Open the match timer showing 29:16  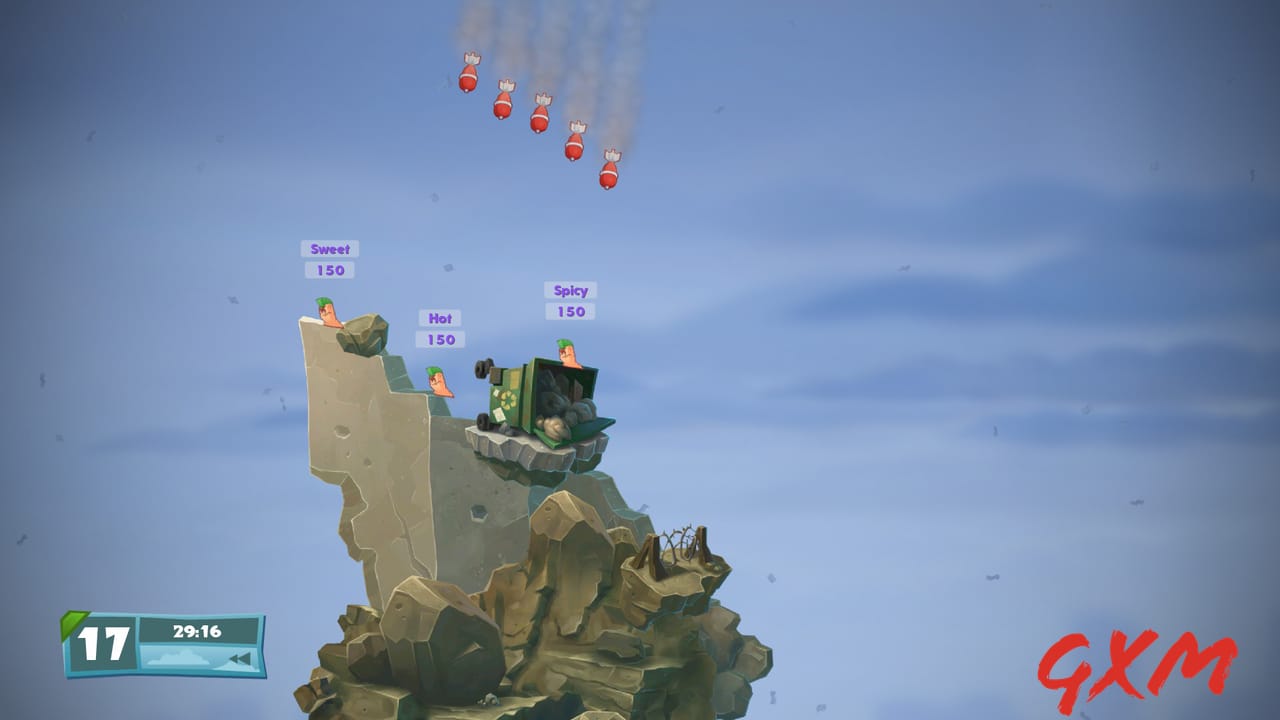(x=199, y=632)
